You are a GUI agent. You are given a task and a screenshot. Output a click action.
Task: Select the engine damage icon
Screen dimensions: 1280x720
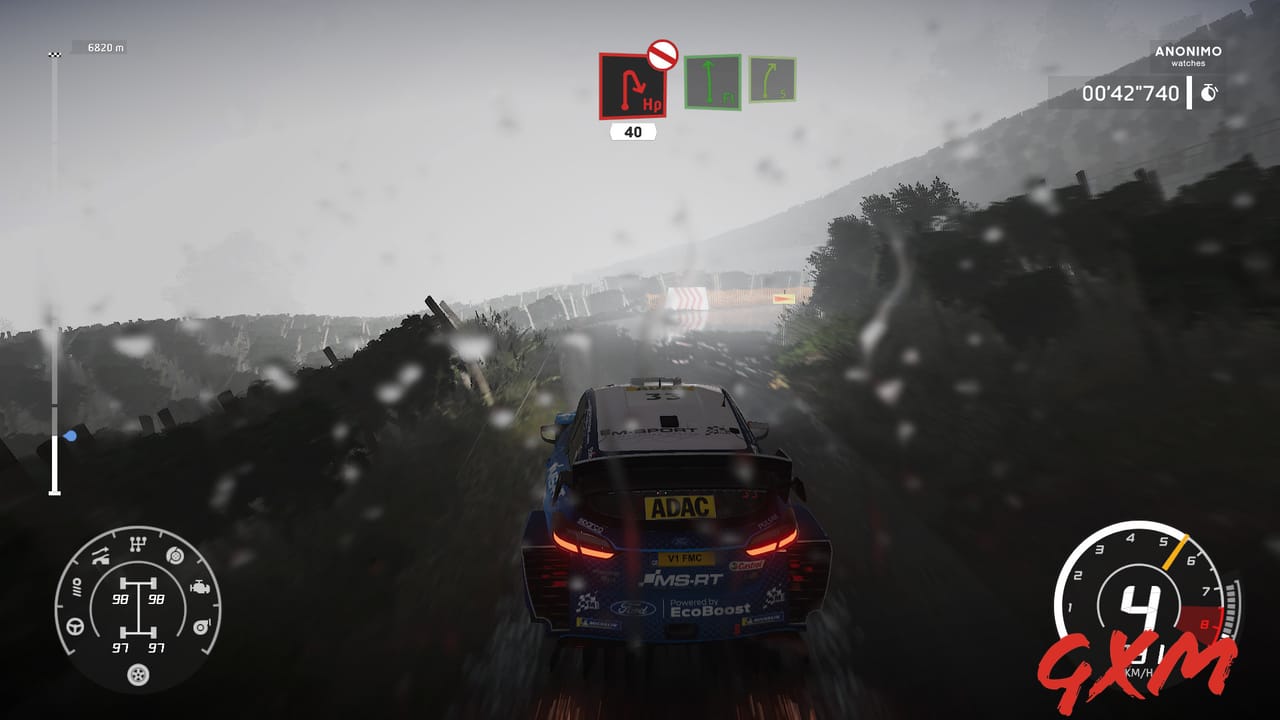click(x=201, y=588)
